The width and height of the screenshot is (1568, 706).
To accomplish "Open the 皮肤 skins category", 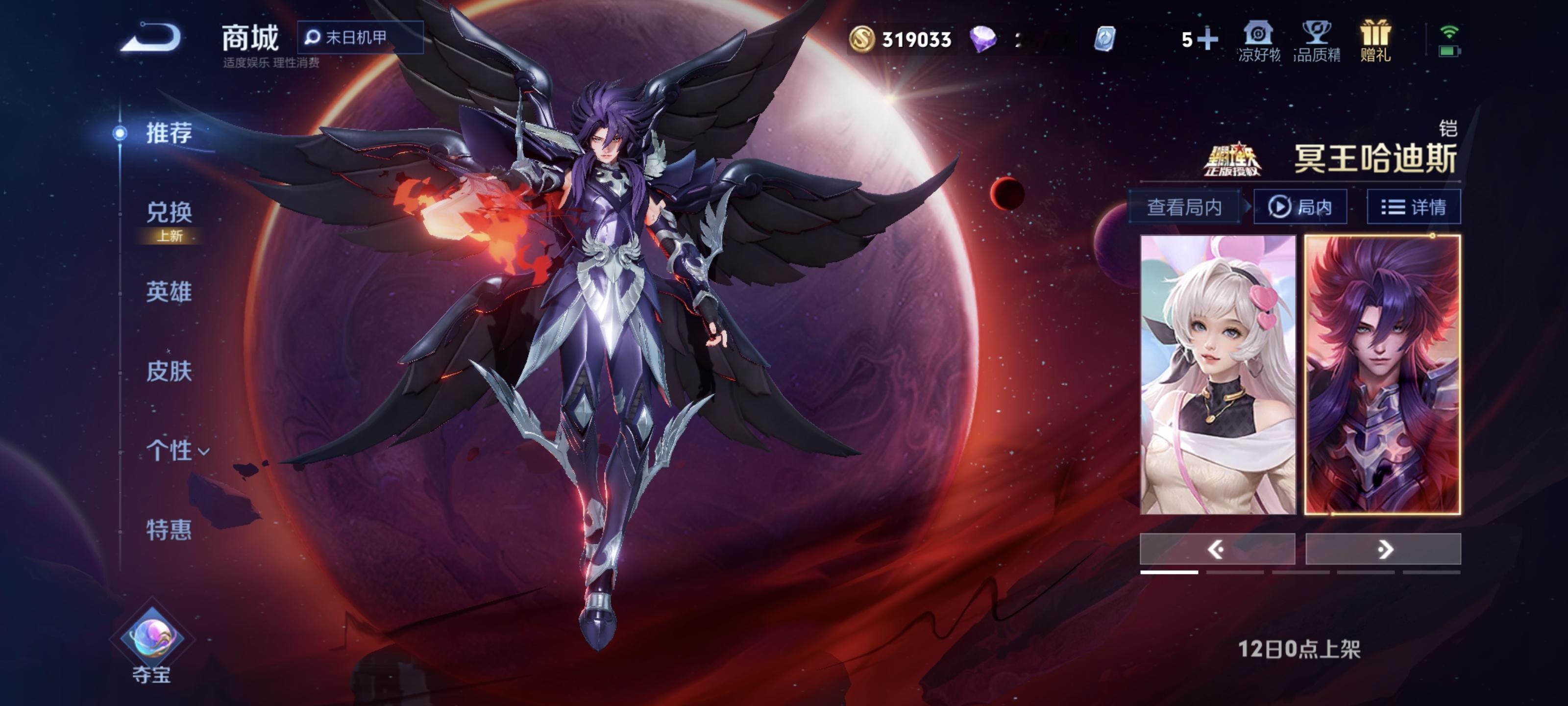I will pos(169,371).
